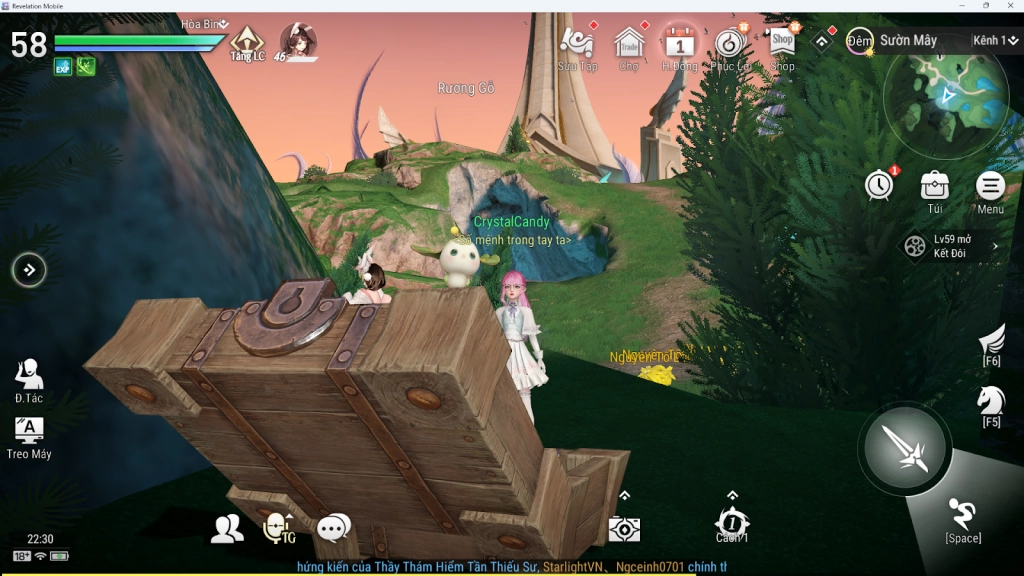The width and height of the screenshot is (1024, 576).
Task: Collapse the top icon bar with the diamond arrow
Action: coord(822,41)
